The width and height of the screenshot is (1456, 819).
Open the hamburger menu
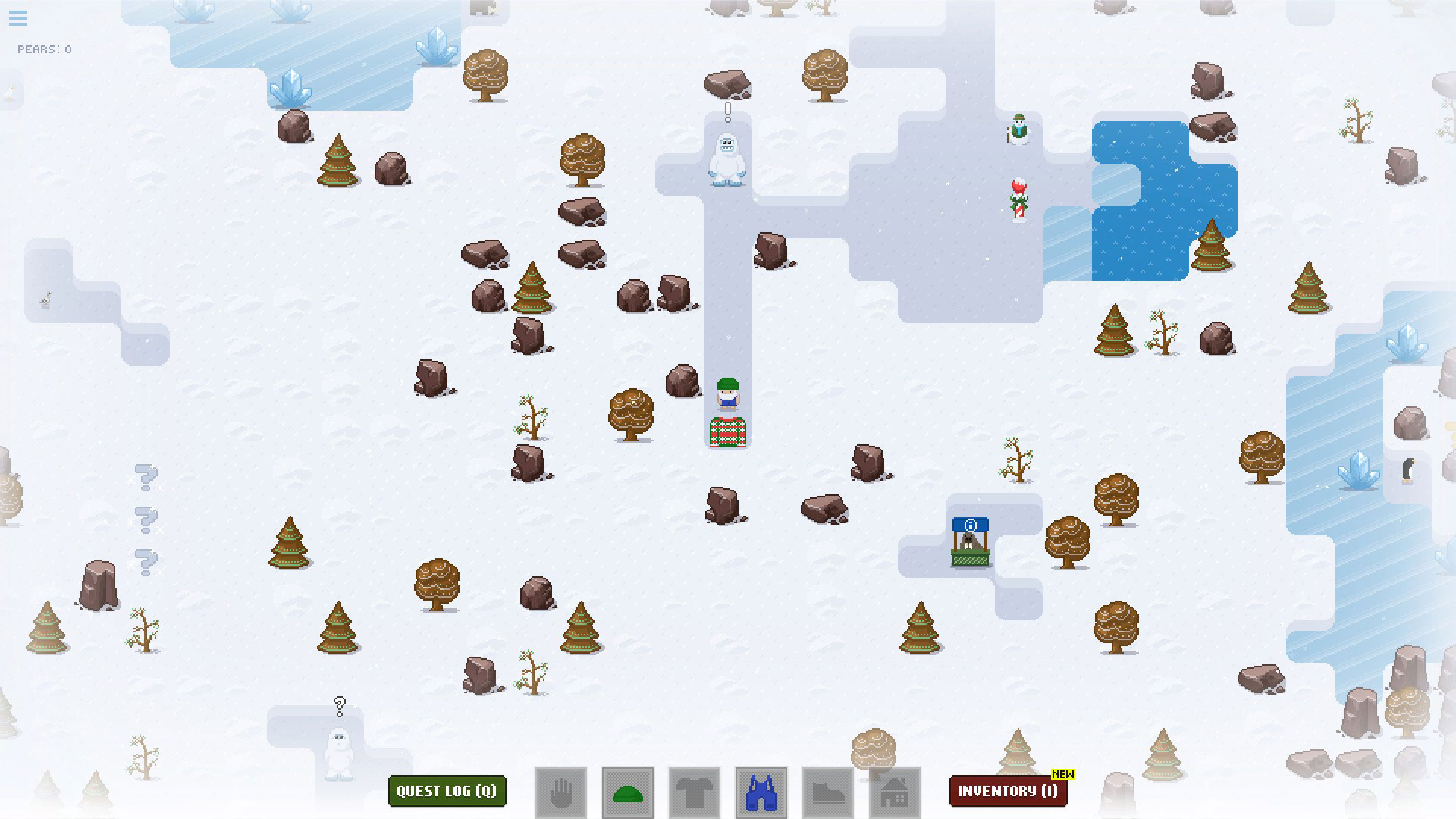pos(18,18)
